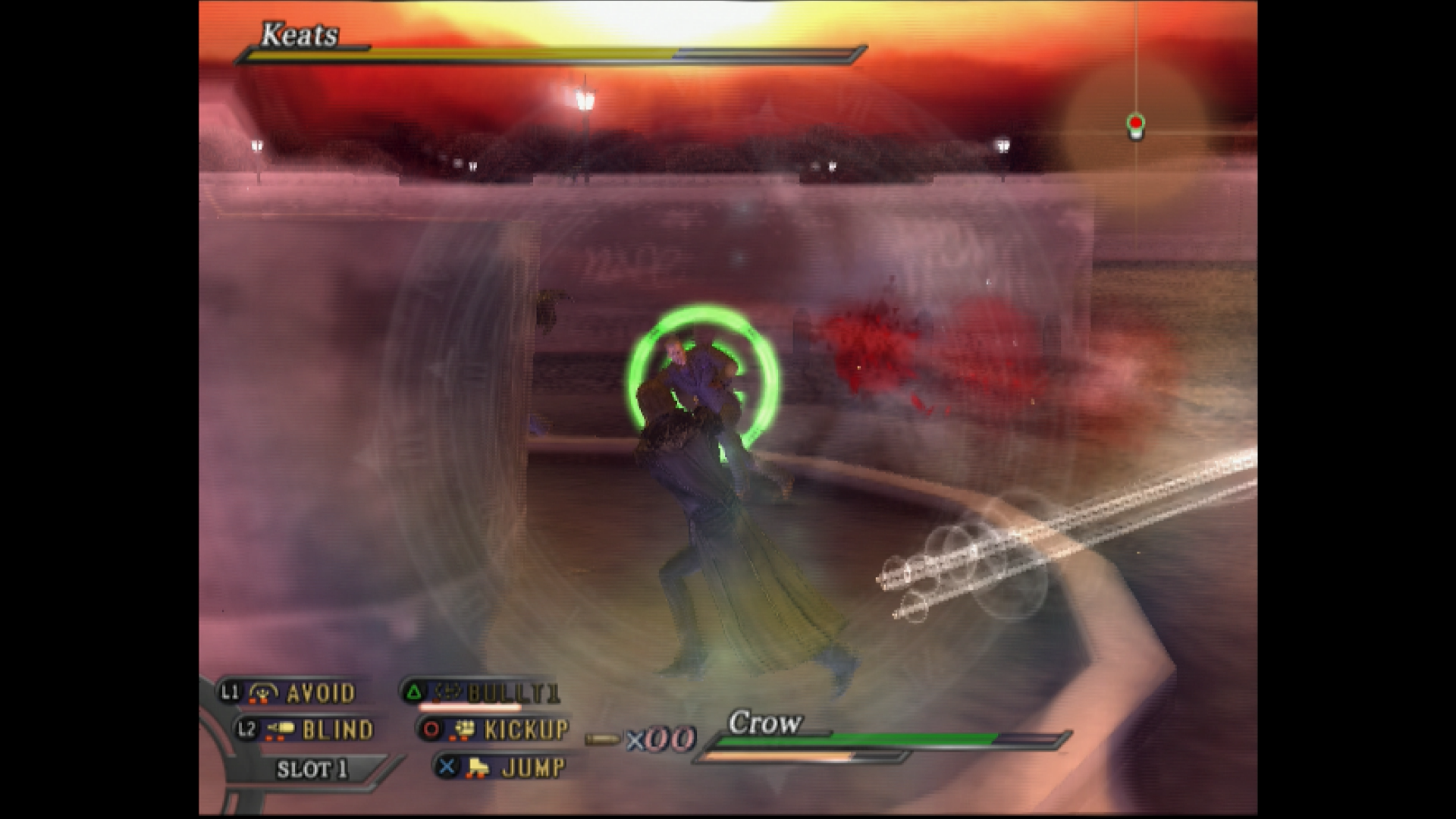Screen dimensions: 1456x819
Task: Click the SLOT 1 loadout label
Action: click(x=312, y=769)
